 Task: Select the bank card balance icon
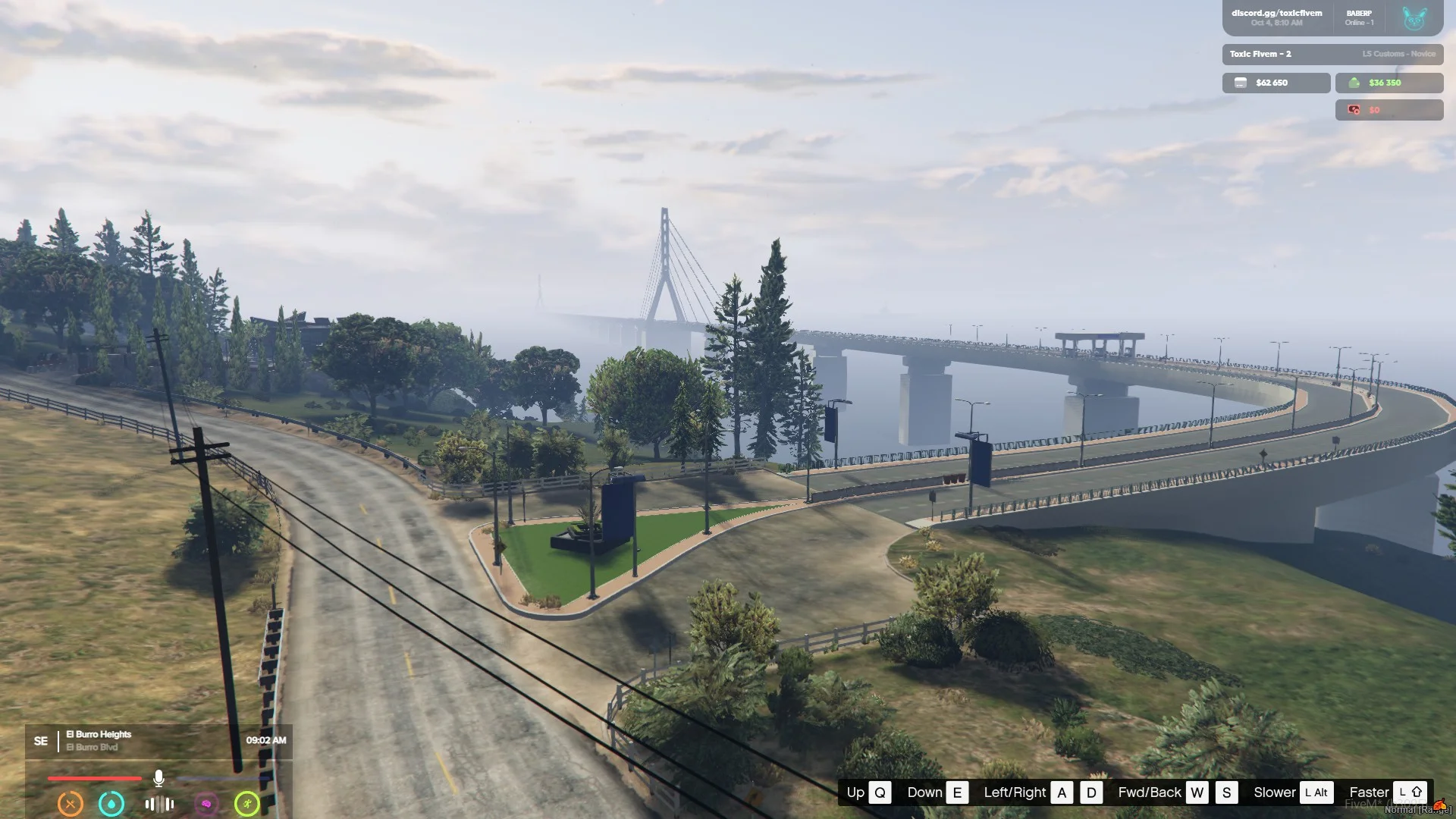coord(1241,83)
